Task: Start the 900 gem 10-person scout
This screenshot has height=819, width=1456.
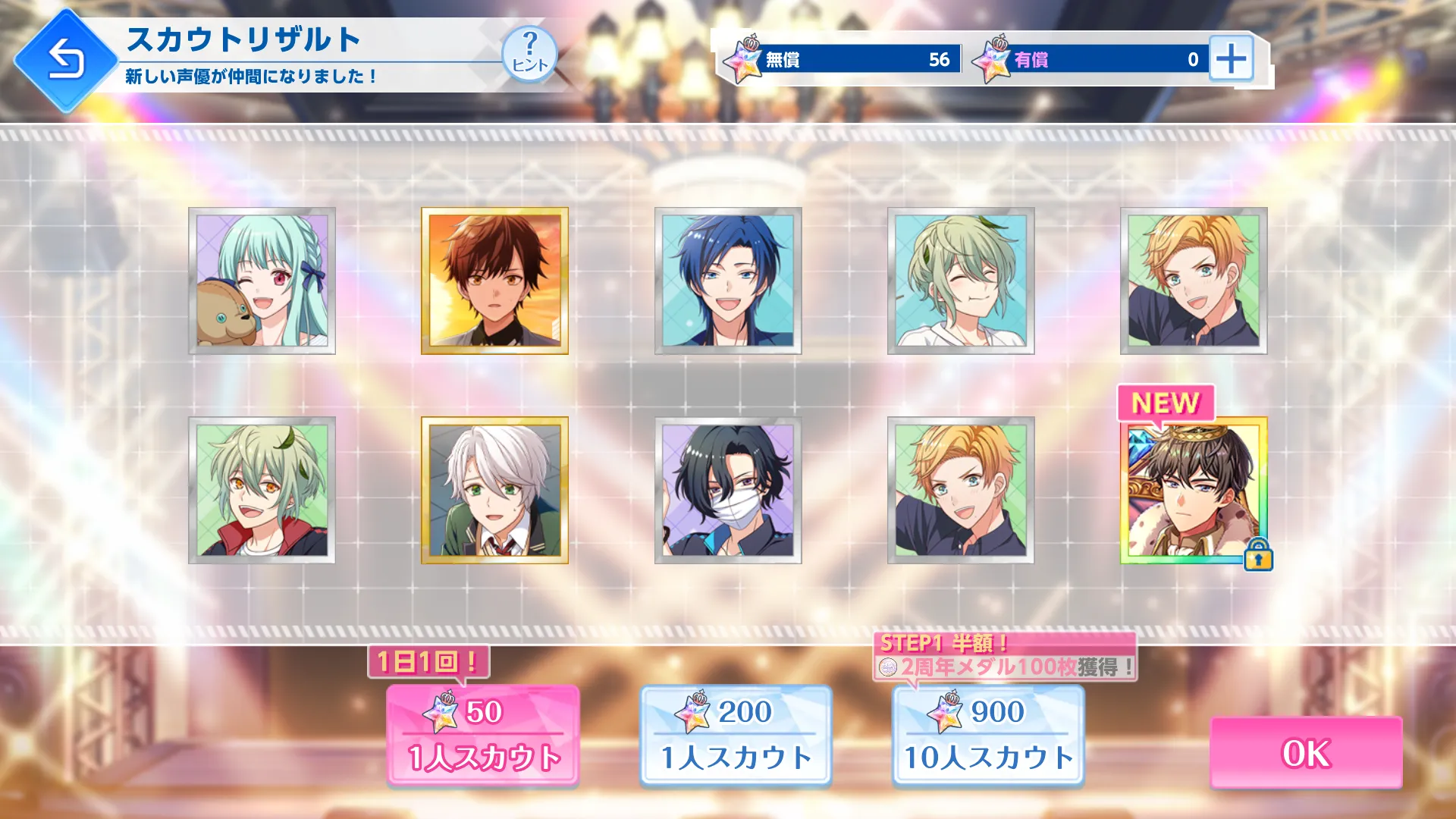Action: (988, 734)
